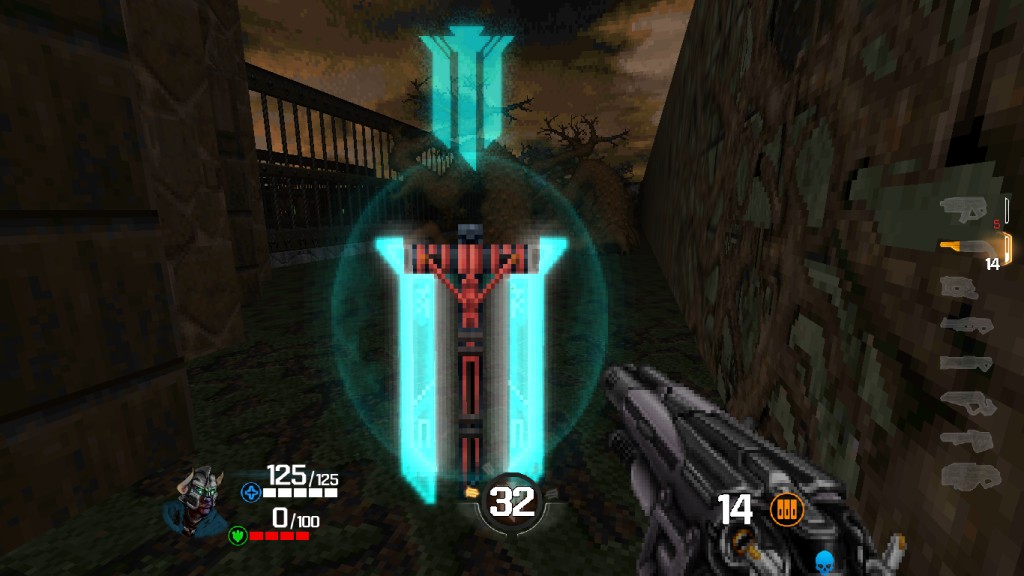Viewport: 1024px width, 576px height.
Task: Click the blue skull icon
Action: (x=825, y=561)
